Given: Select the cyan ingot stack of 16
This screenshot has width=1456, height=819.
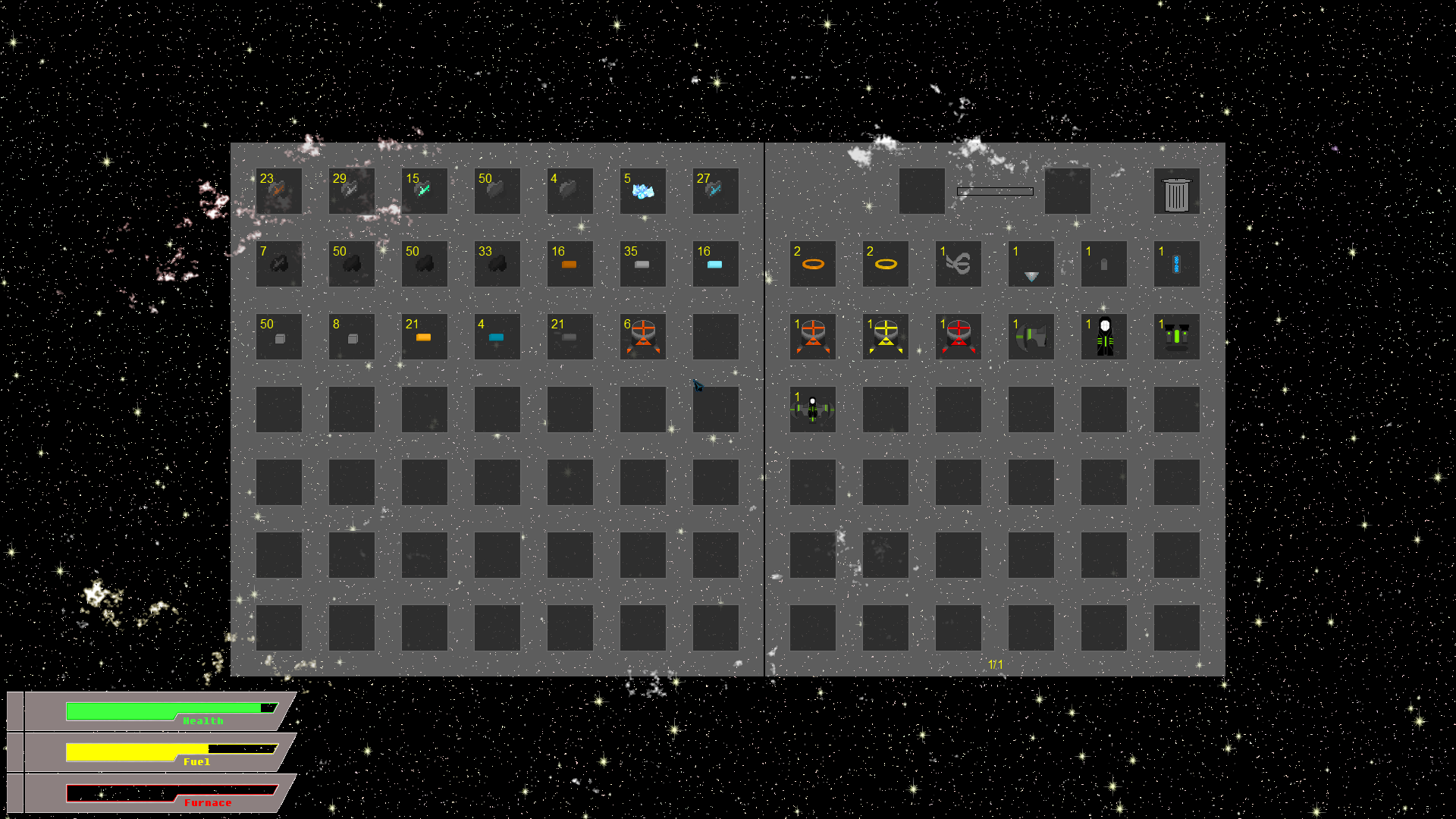Looking at the screenshot, I should pos(715,264).
